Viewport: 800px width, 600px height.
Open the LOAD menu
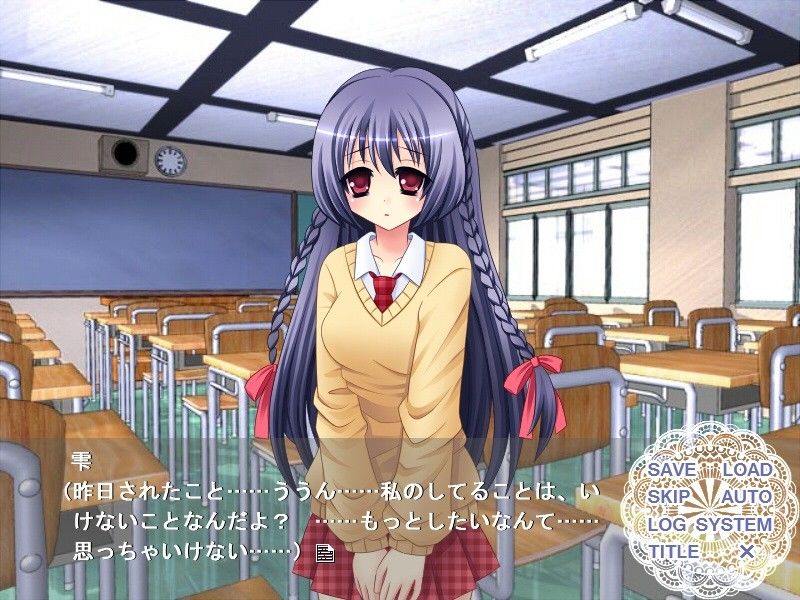(x=746, y=470)
